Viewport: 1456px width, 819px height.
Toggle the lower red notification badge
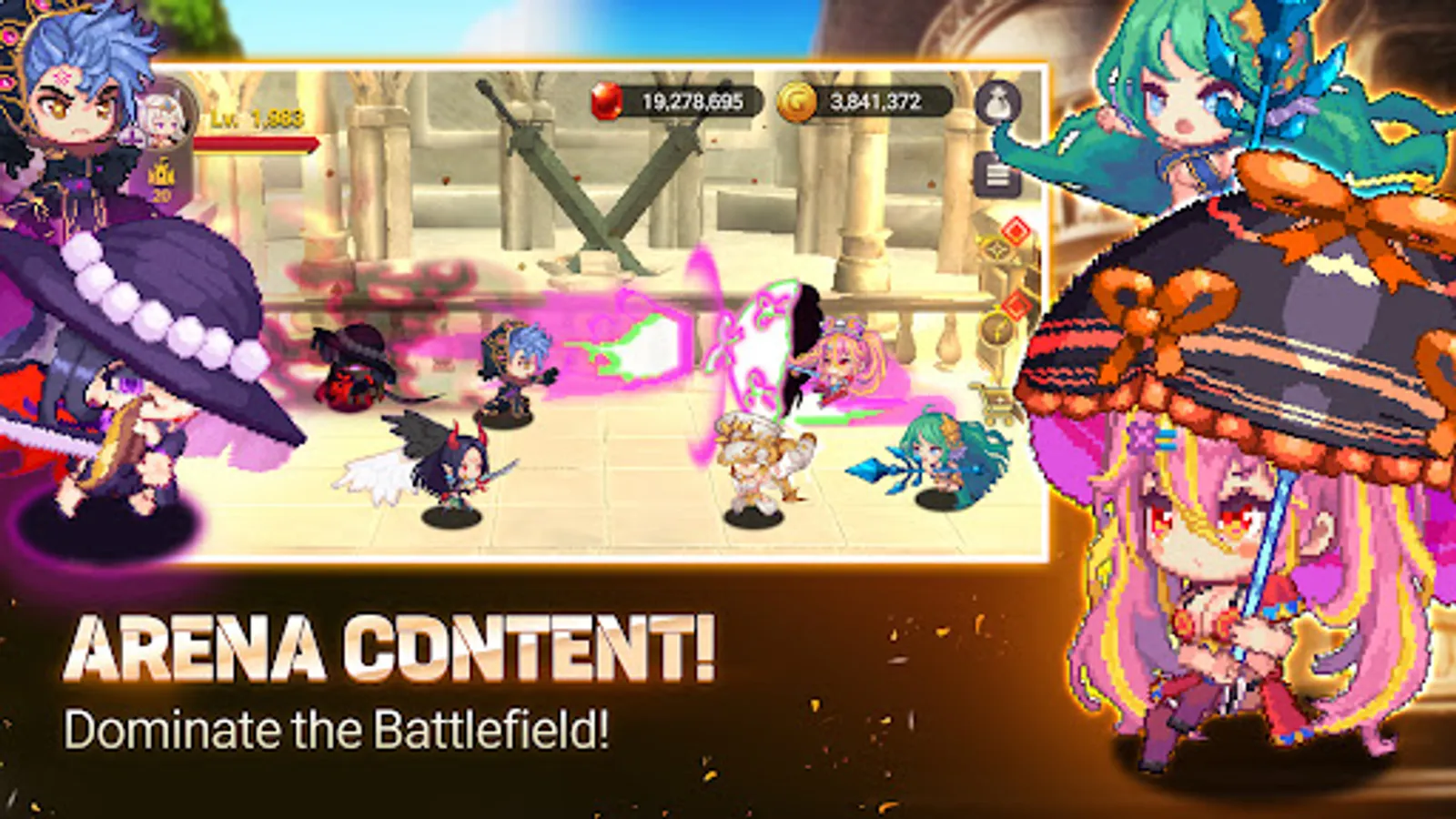click(x=1016, y=308)
